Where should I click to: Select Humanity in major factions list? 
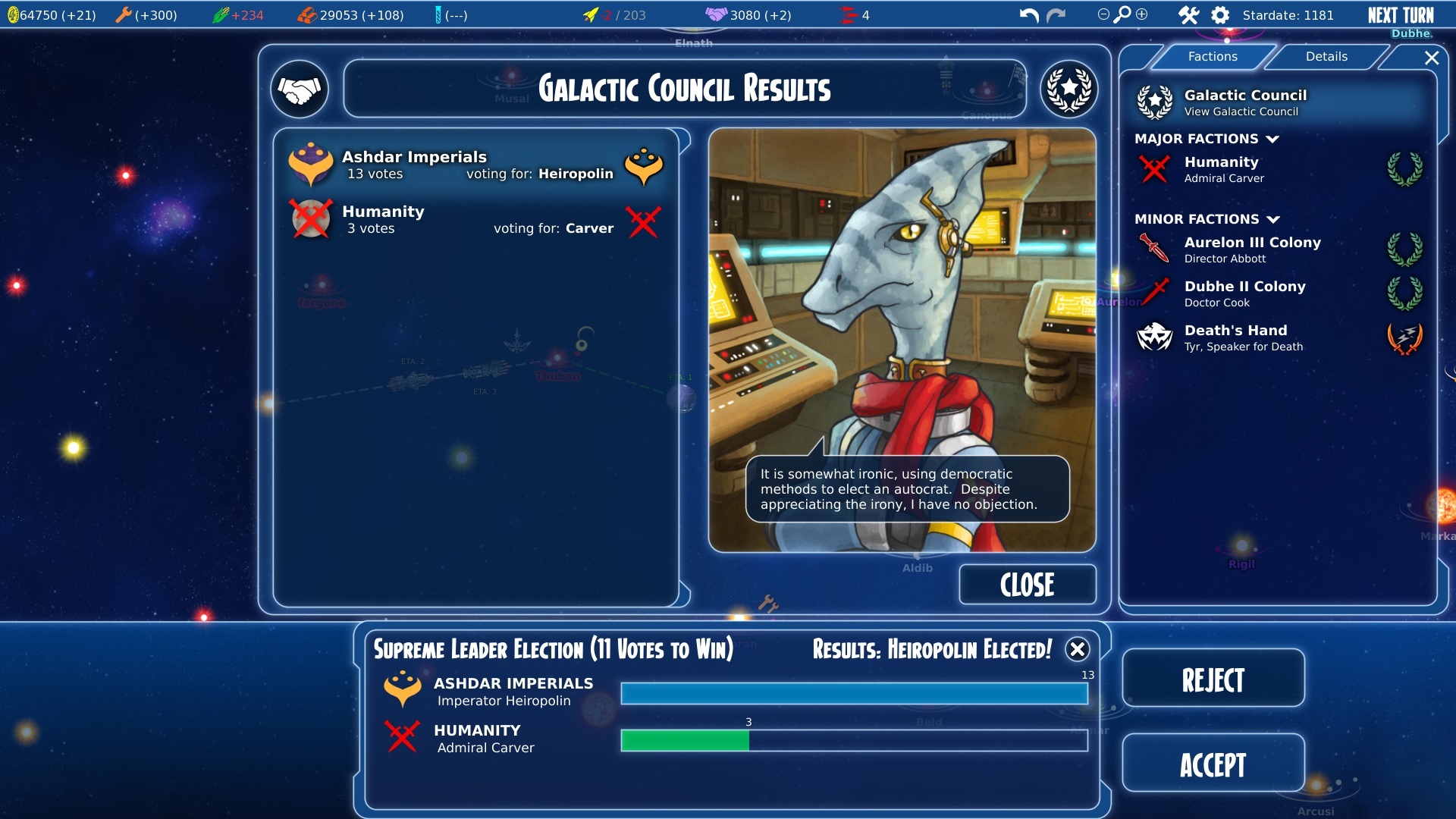coord(1221,169)
